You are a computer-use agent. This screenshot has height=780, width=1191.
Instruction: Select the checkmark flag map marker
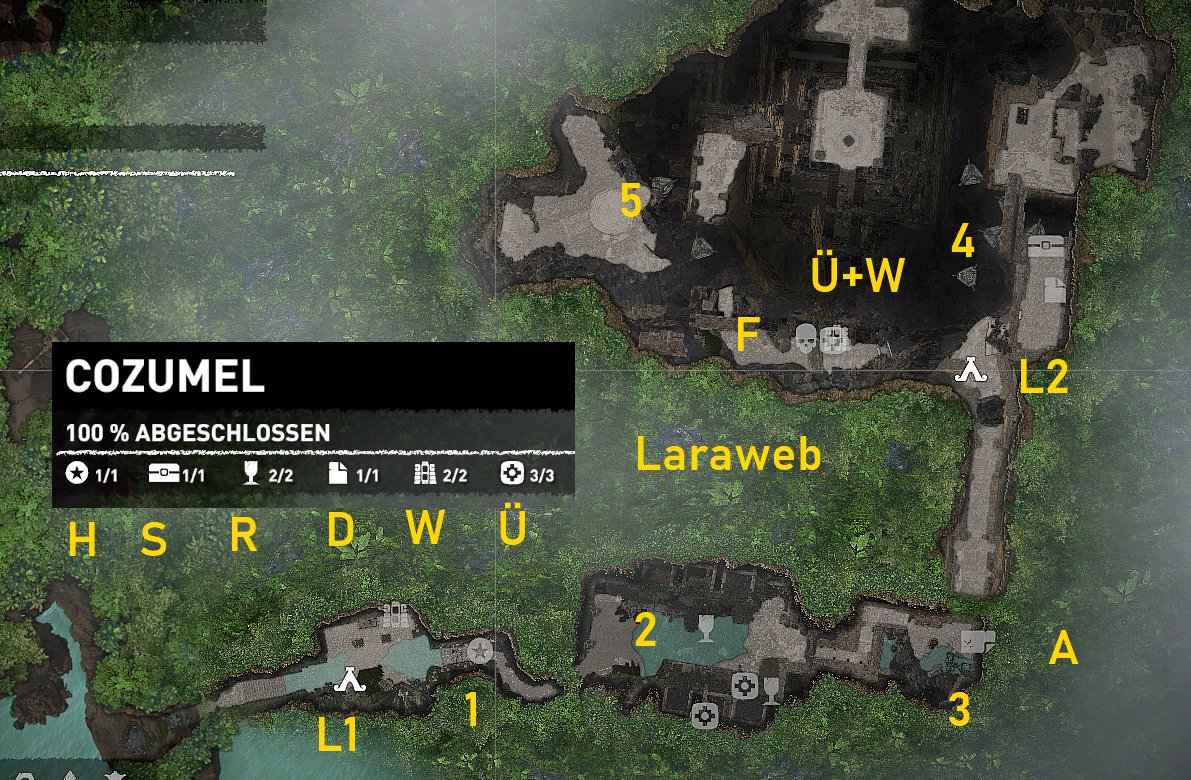tap(974, 640)
